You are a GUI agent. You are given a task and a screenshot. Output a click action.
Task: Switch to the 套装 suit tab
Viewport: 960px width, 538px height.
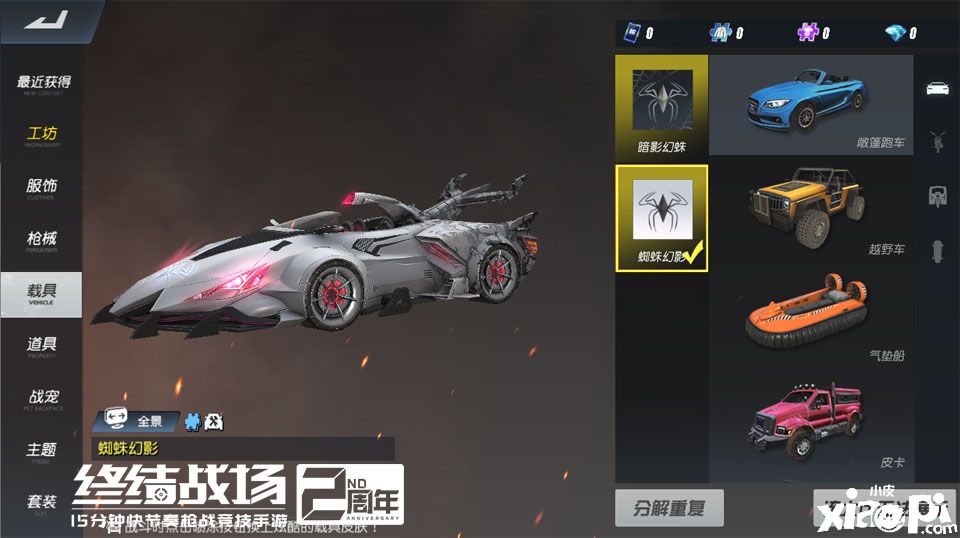(x=43, y=504)
